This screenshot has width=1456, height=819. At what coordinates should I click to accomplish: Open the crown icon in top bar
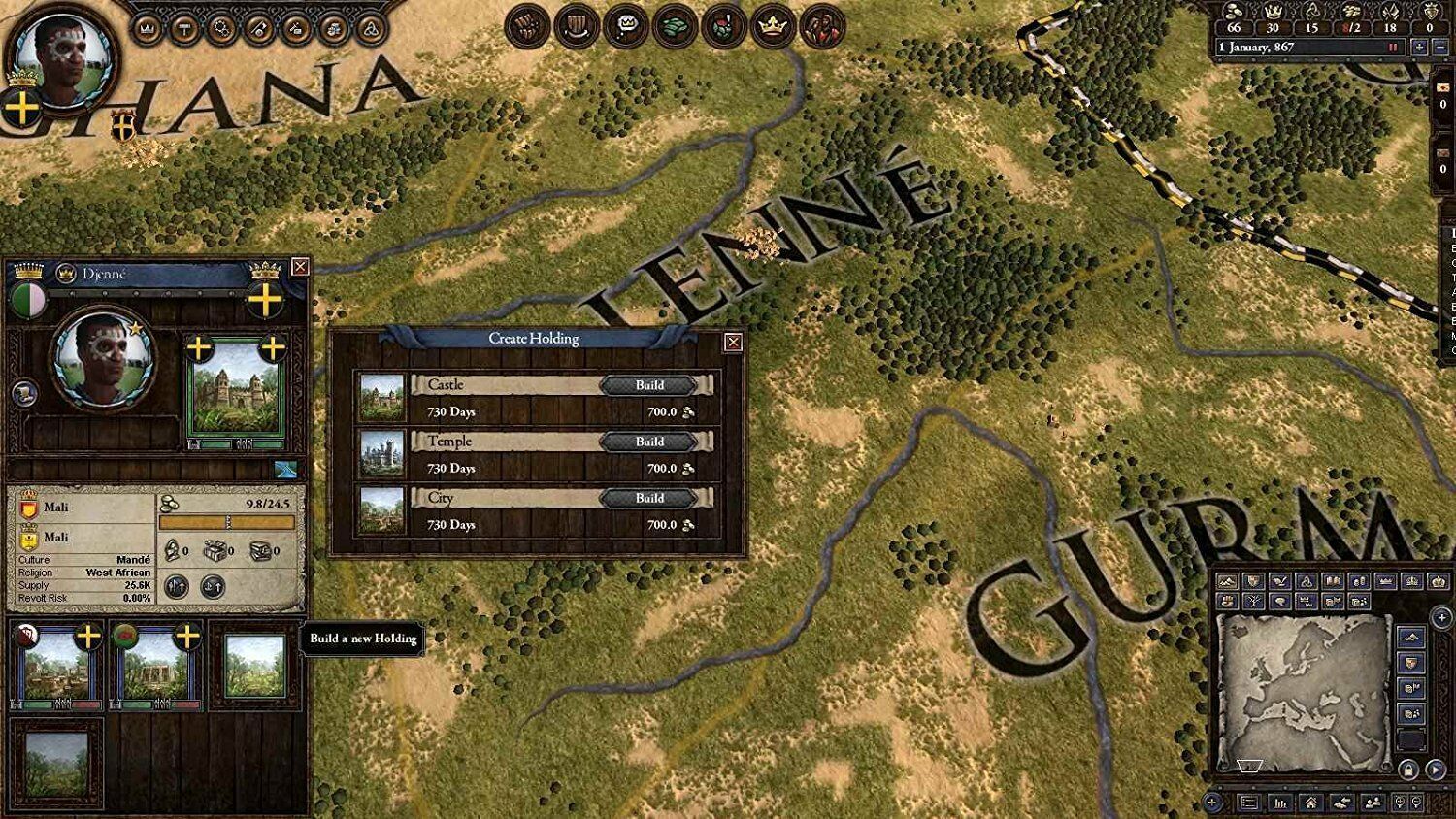(x=773, y=26)
